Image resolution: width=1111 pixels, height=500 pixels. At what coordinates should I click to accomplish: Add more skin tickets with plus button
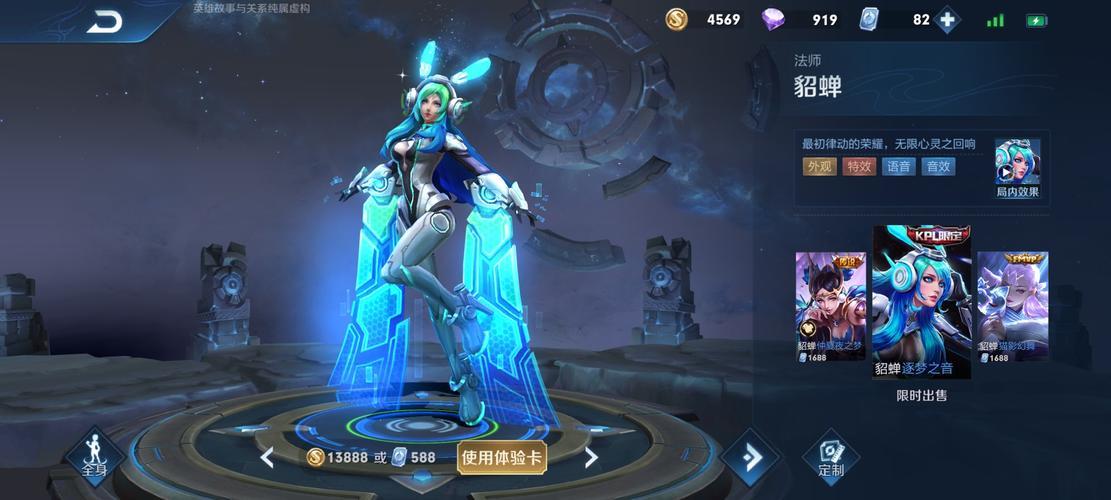(947, 20)
